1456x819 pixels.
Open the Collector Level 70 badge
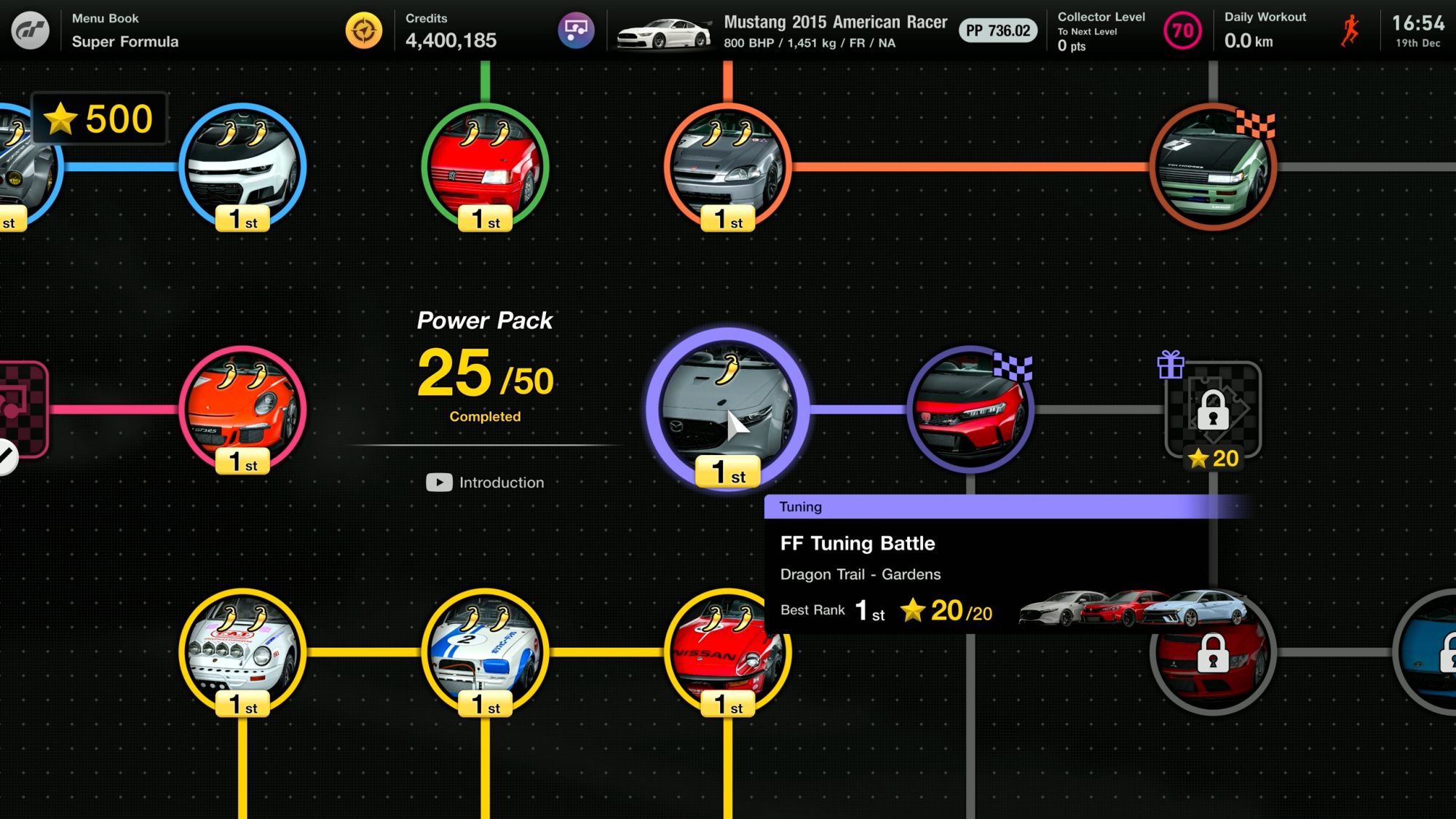click(x=1182, y=31)
